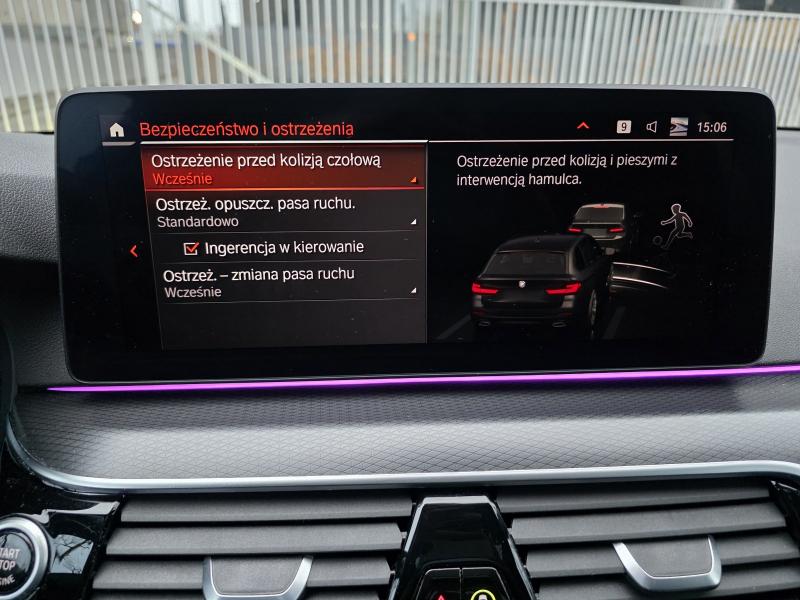This screenshot has width=800, height=600.
Task: Choose Ostrzeż. – zmiana pasa ruchu option
Action: pyautogui.click(x=284, y=282)
